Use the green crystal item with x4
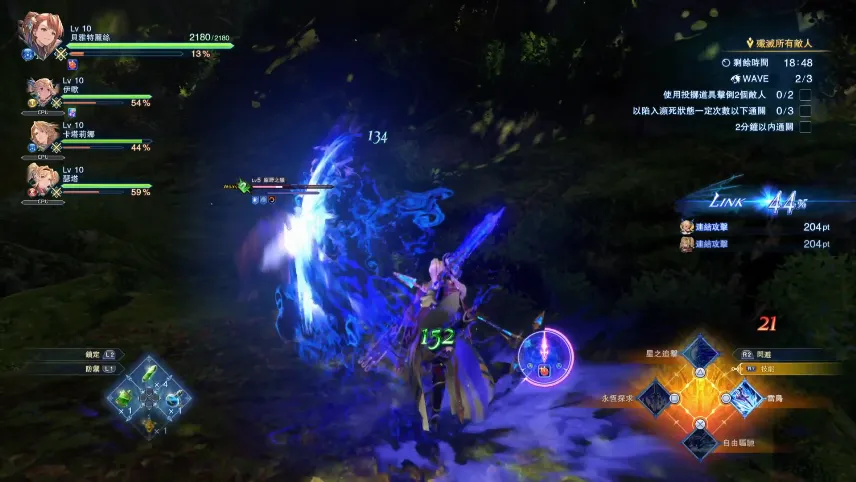 pos(150,374)
